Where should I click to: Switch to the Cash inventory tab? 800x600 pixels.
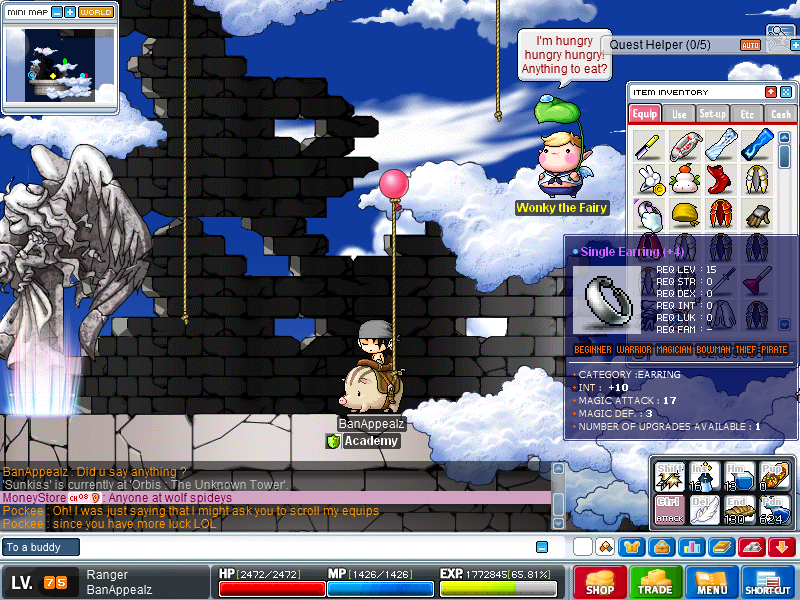click(x=779, y=114)
